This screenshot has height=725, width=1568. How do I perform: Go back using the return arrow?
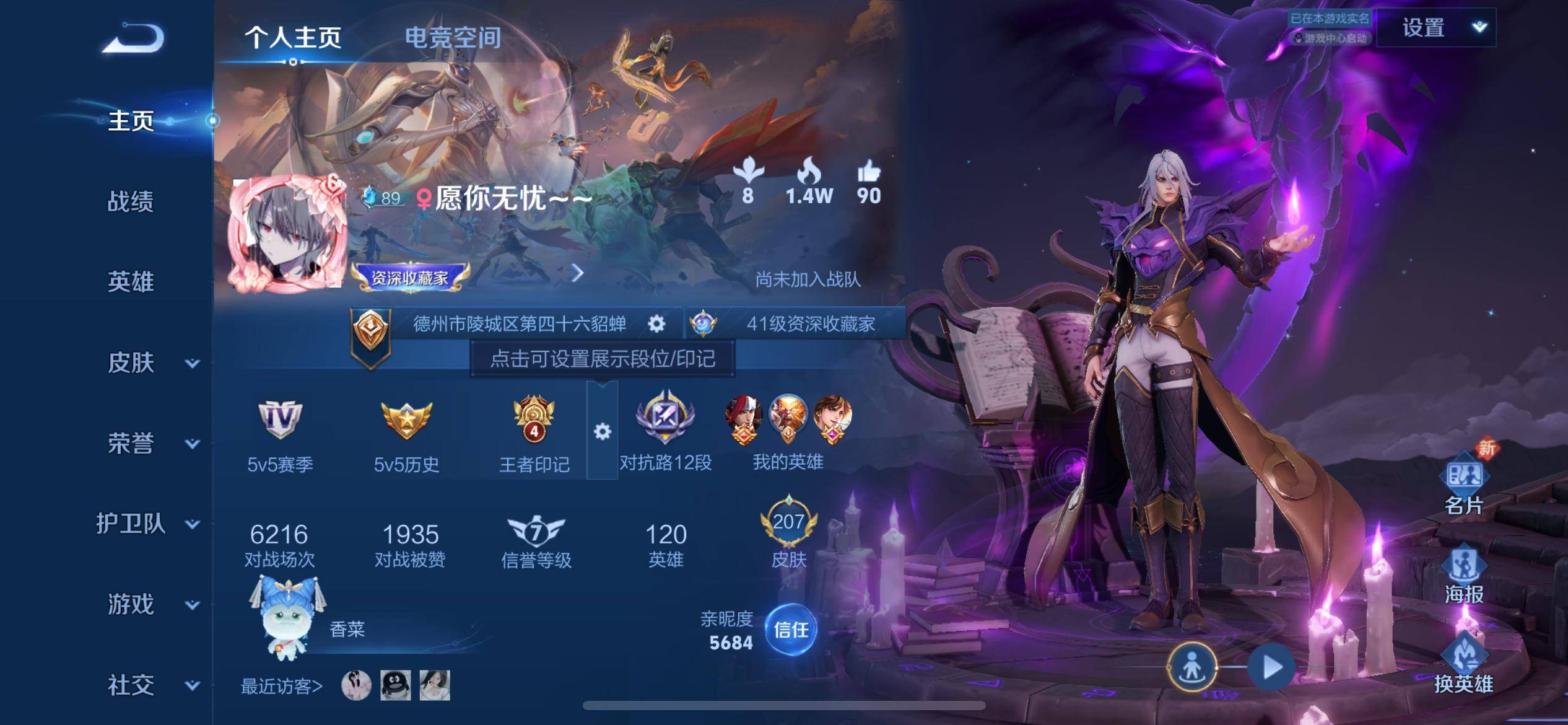tap(133, 38)
